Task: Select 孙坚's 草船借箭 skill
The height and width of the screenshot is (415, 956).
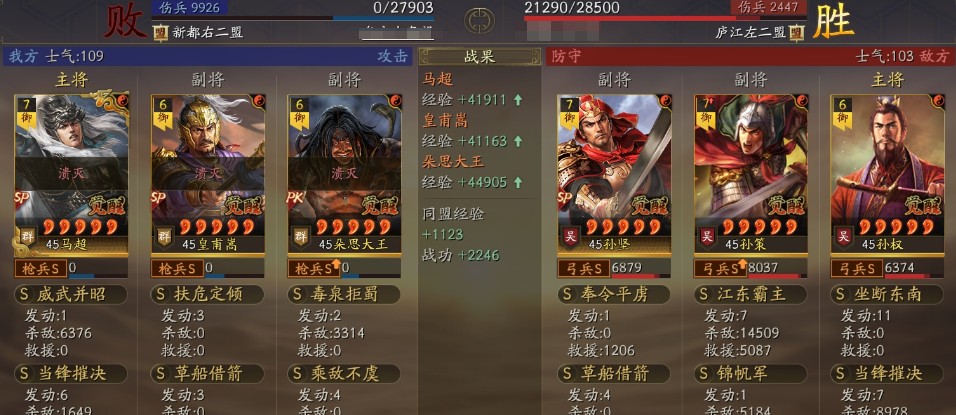Action: (x=613, y=373)
